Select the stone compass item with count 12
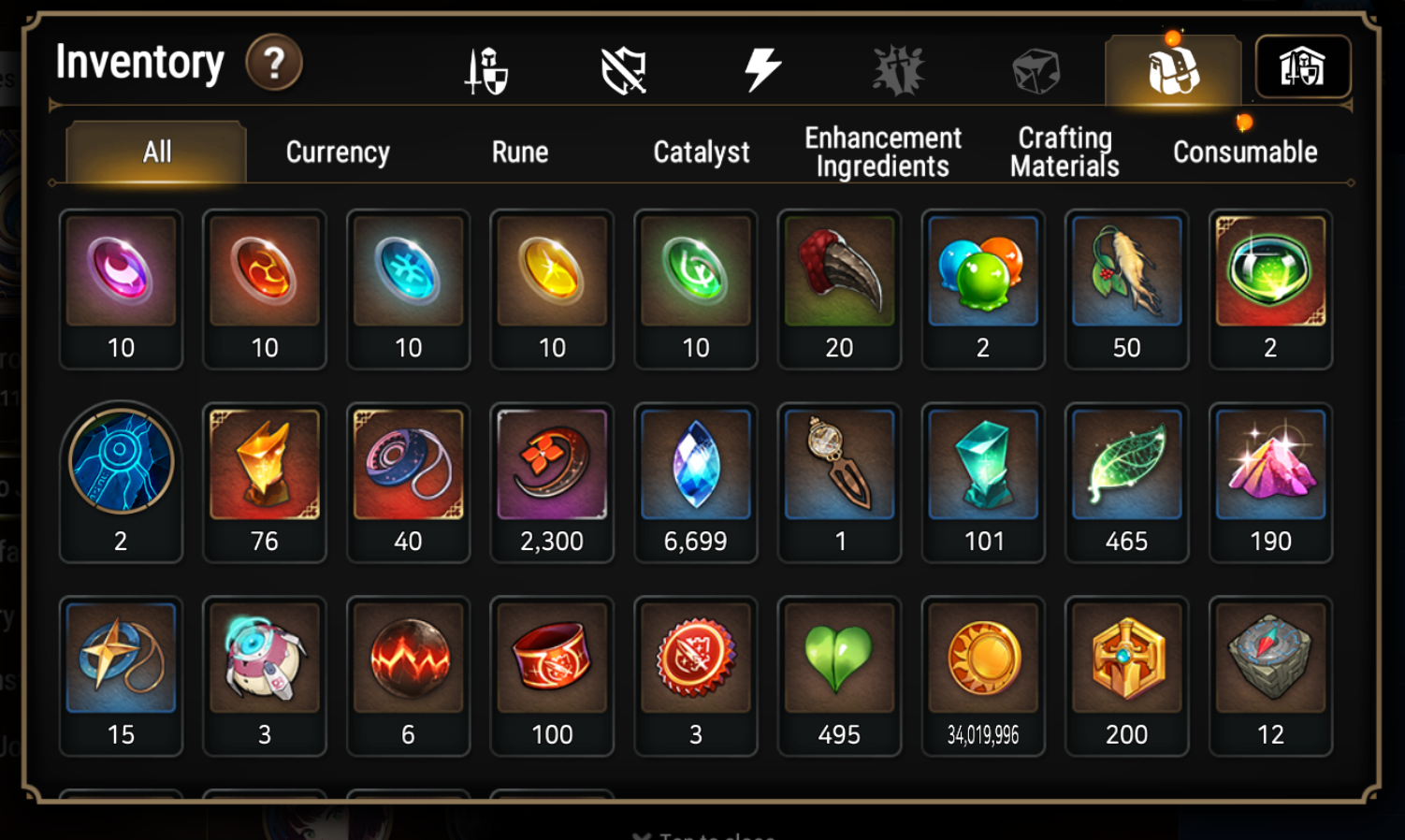Image resolution: width=1405 pixels, height=840 pixels. tap(1270, 664)
